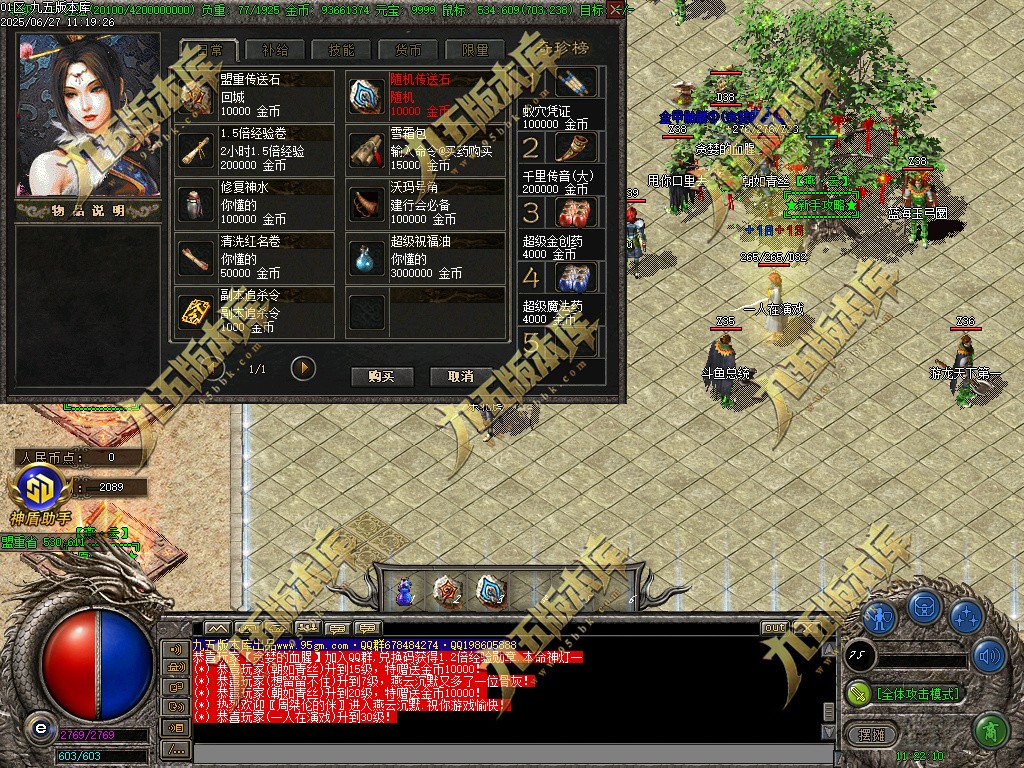This screenshot has height=768, width=1024.
Task: Use the blue gourd potion in quickbar
Action: pos(405,591)
